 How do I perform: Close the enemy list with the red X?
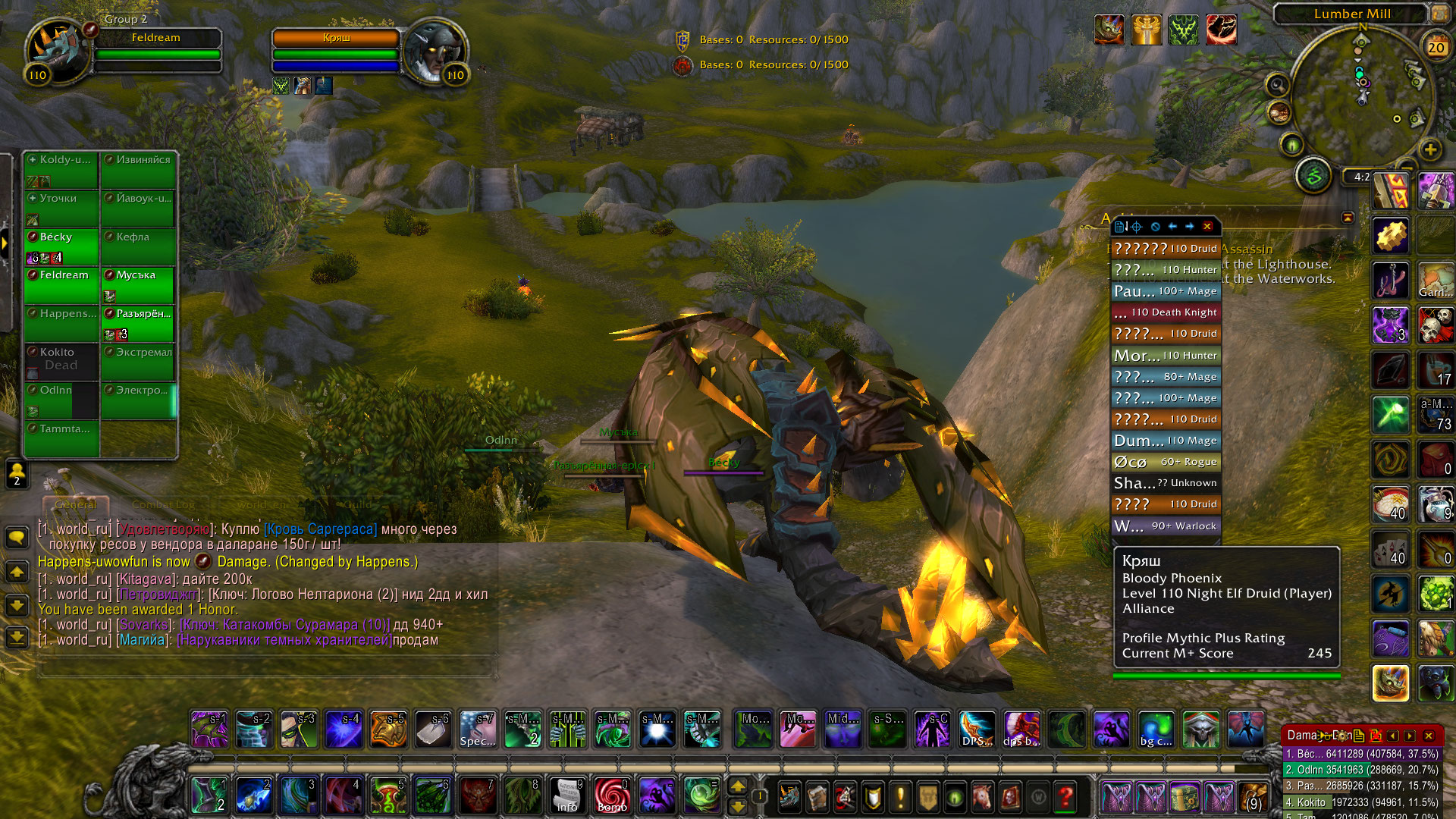1207,226
